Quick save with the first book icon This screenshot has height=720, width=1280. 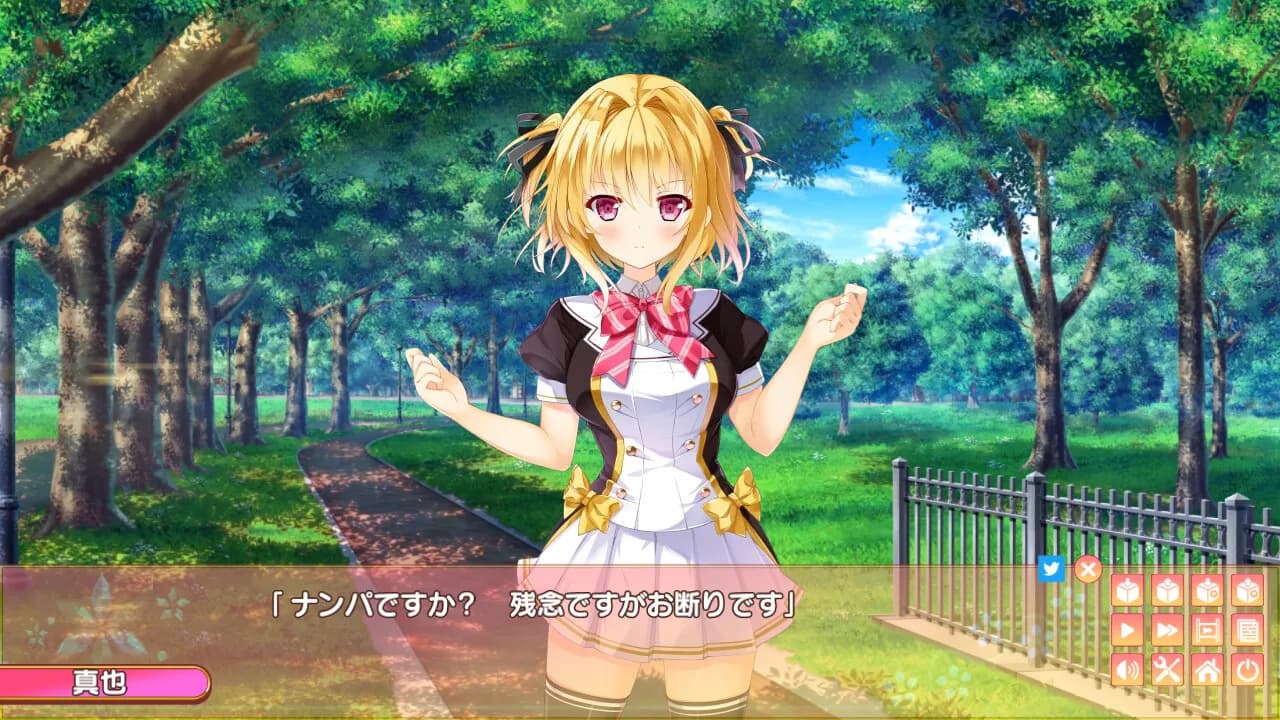coord(1126,590)
